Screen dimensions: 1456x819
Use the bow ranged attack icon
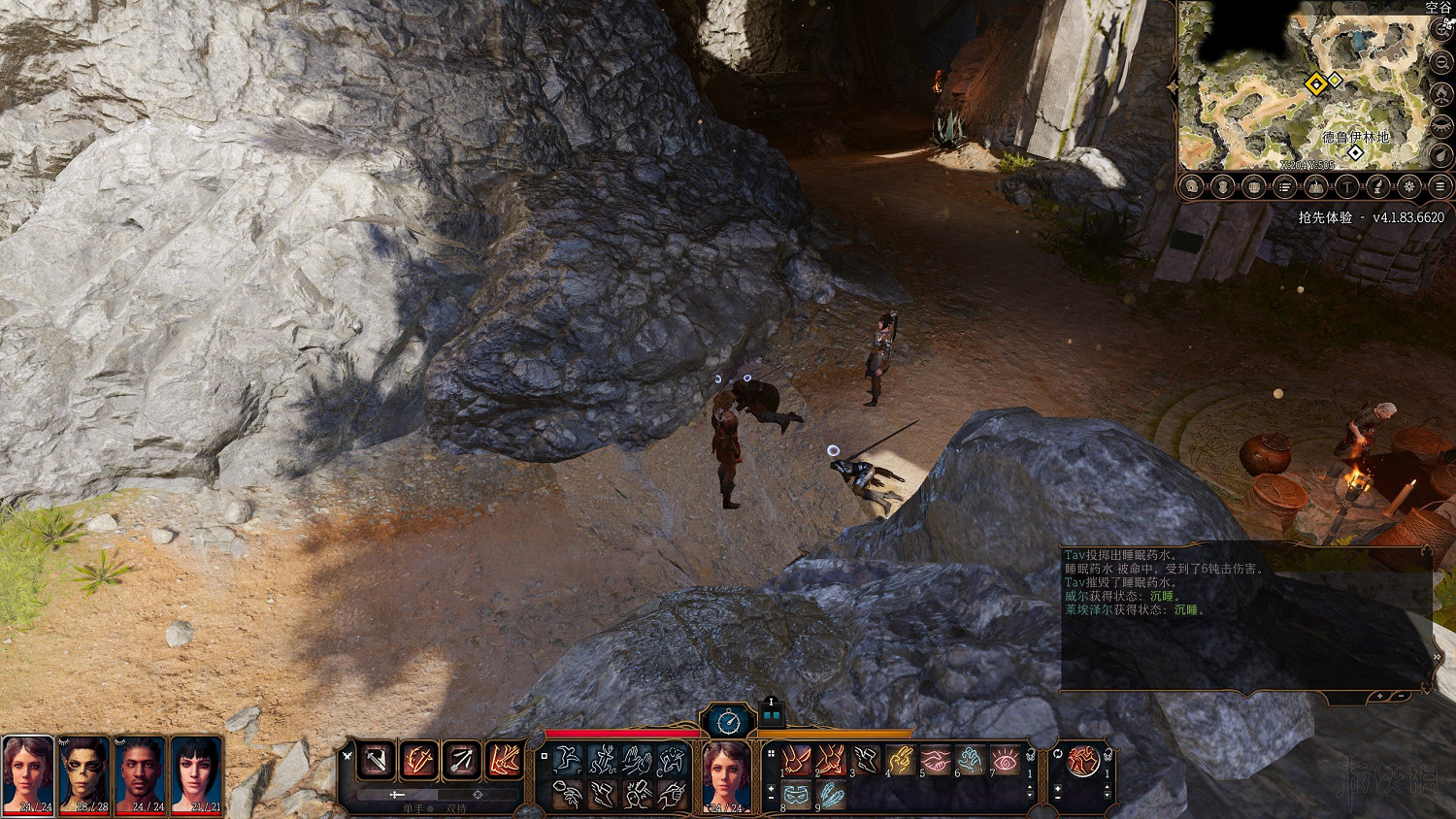(461, 760)
